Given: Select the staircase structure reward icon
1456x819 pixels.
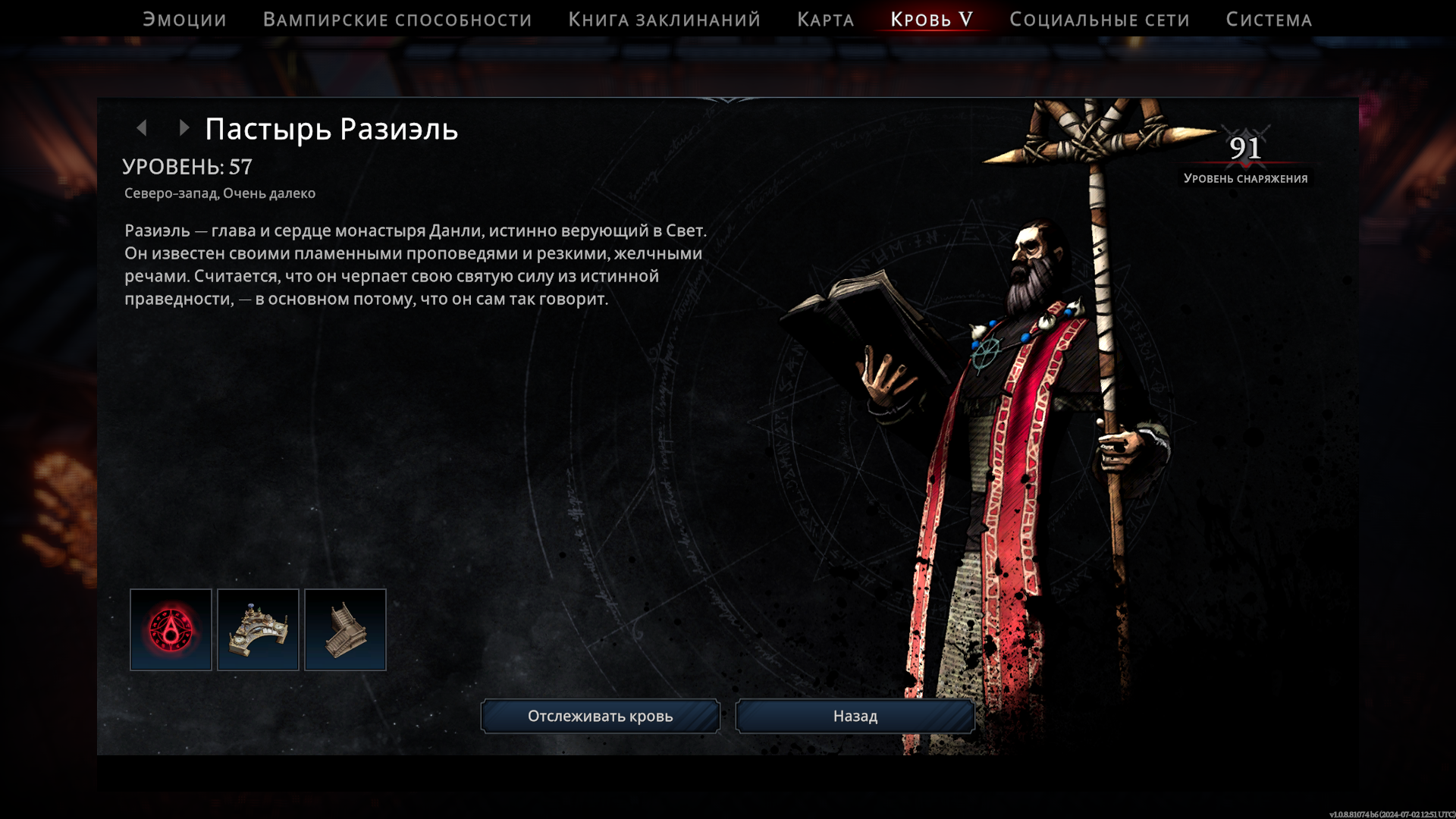Looking at the screenshot, I should [x=345, y=629].
